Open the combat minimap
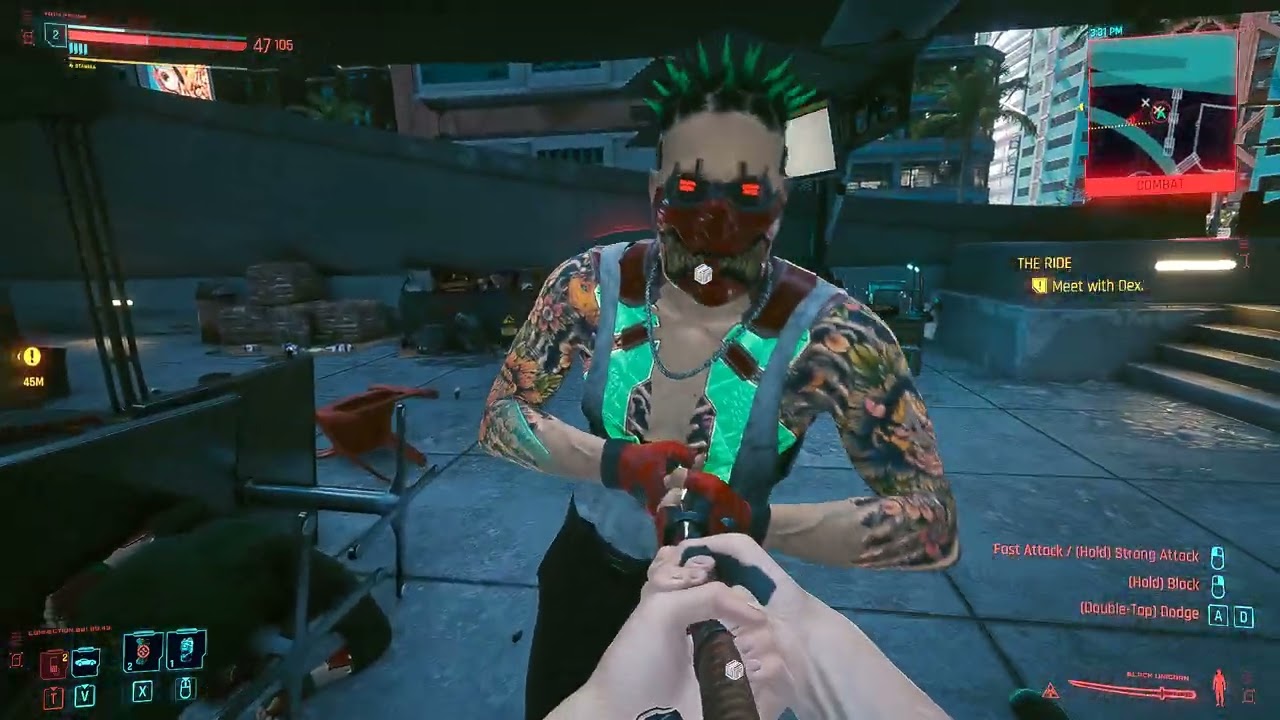 point(1161,112)
